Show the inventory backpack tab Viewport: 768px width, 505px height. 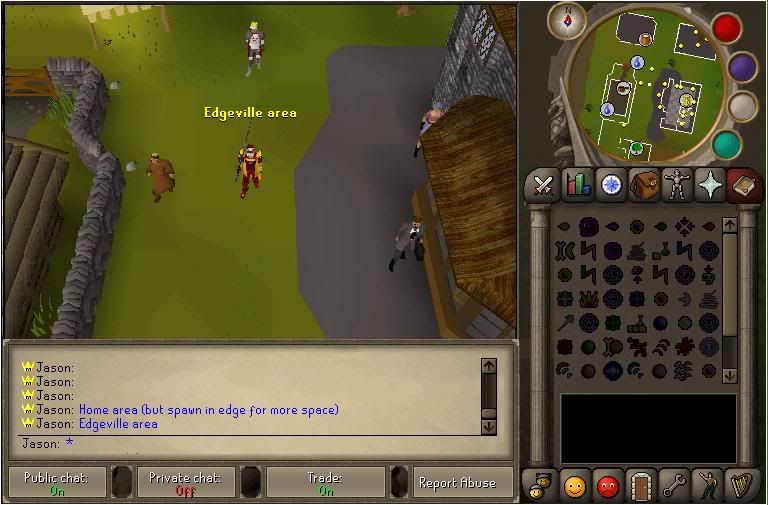[644, 185]
